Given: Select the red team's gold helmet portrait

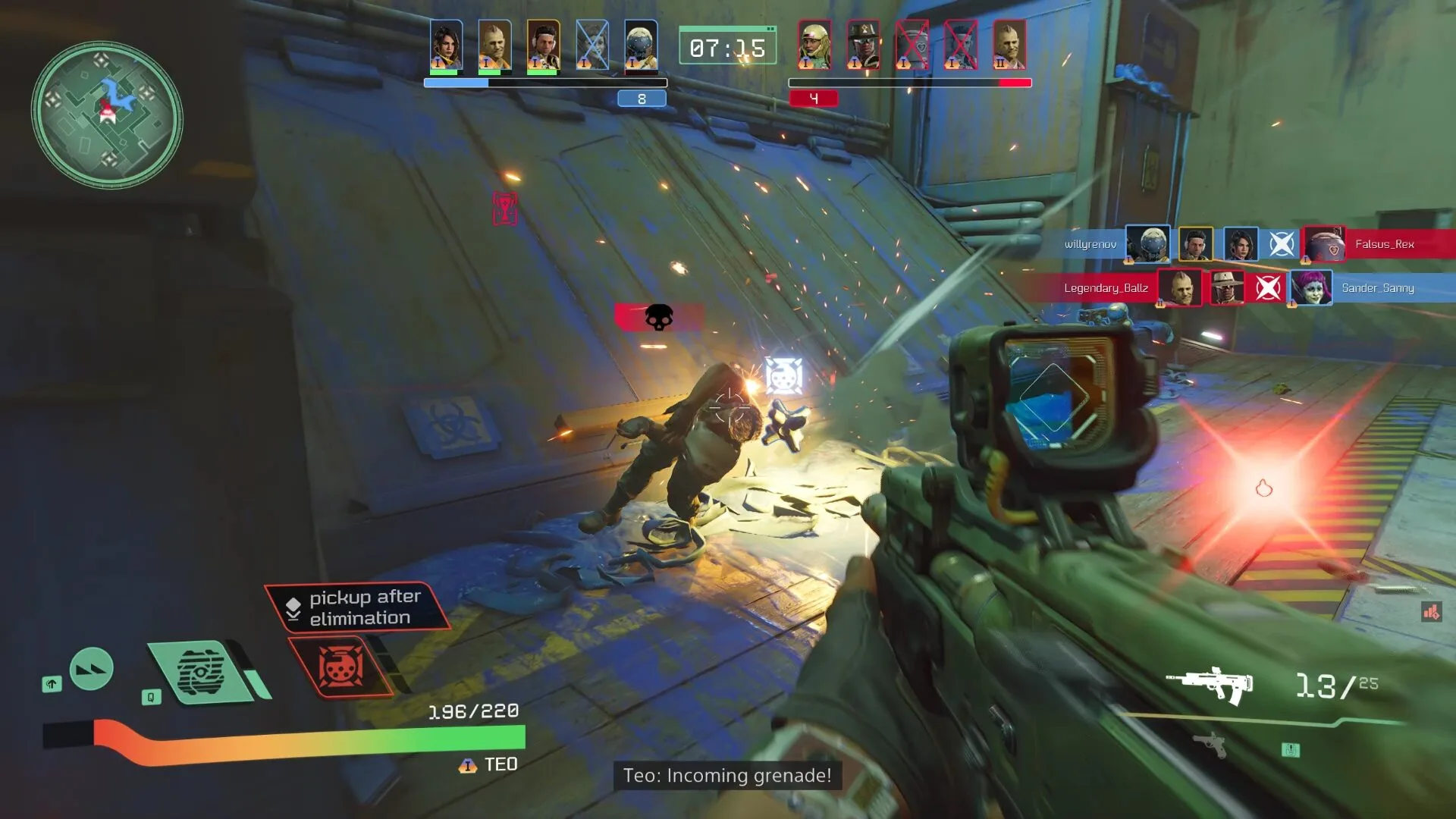Looking at the screenshot, I should pyautogui.click(x=814, y=45).
